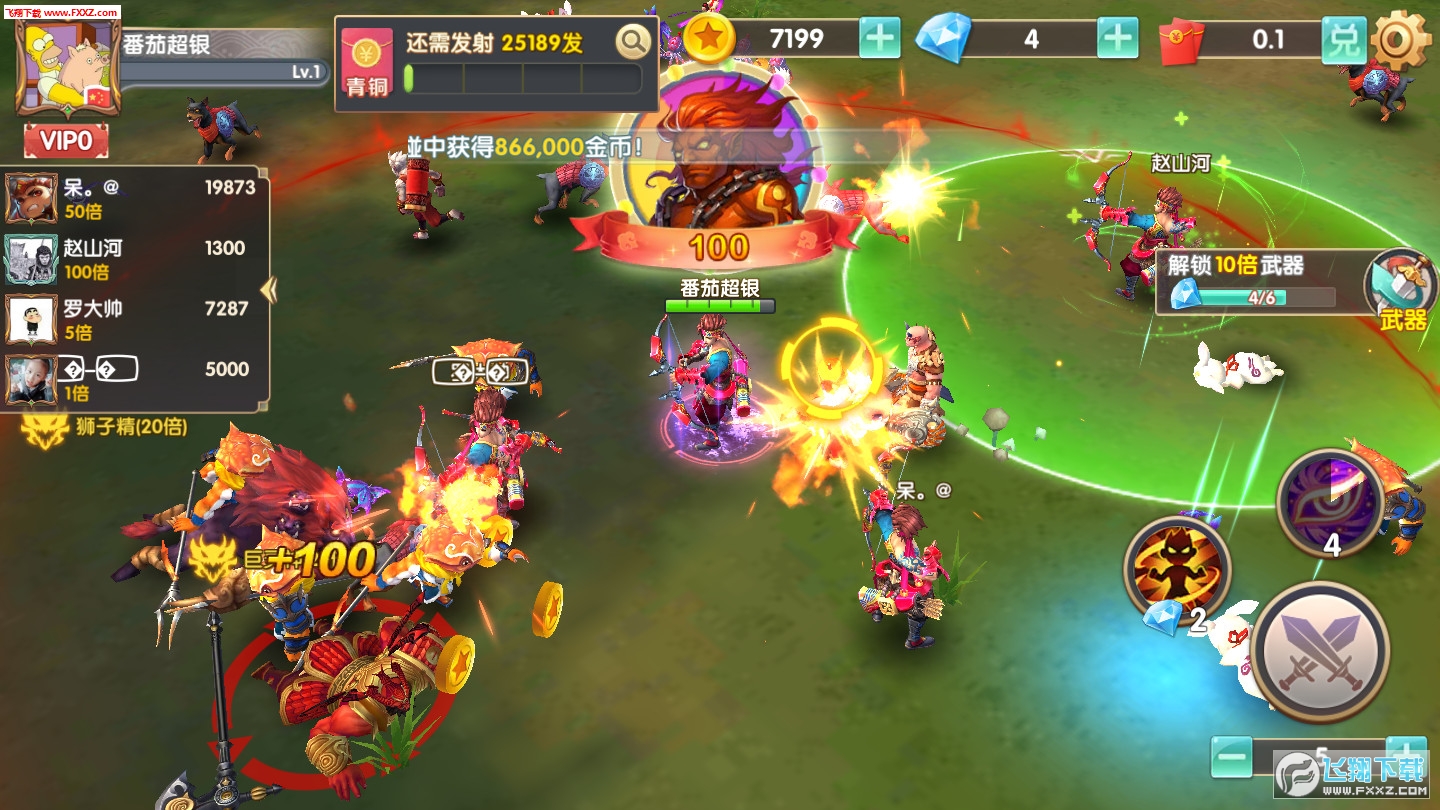
Task: Open the player avatar profile
Action: click(x=67, y=68)
